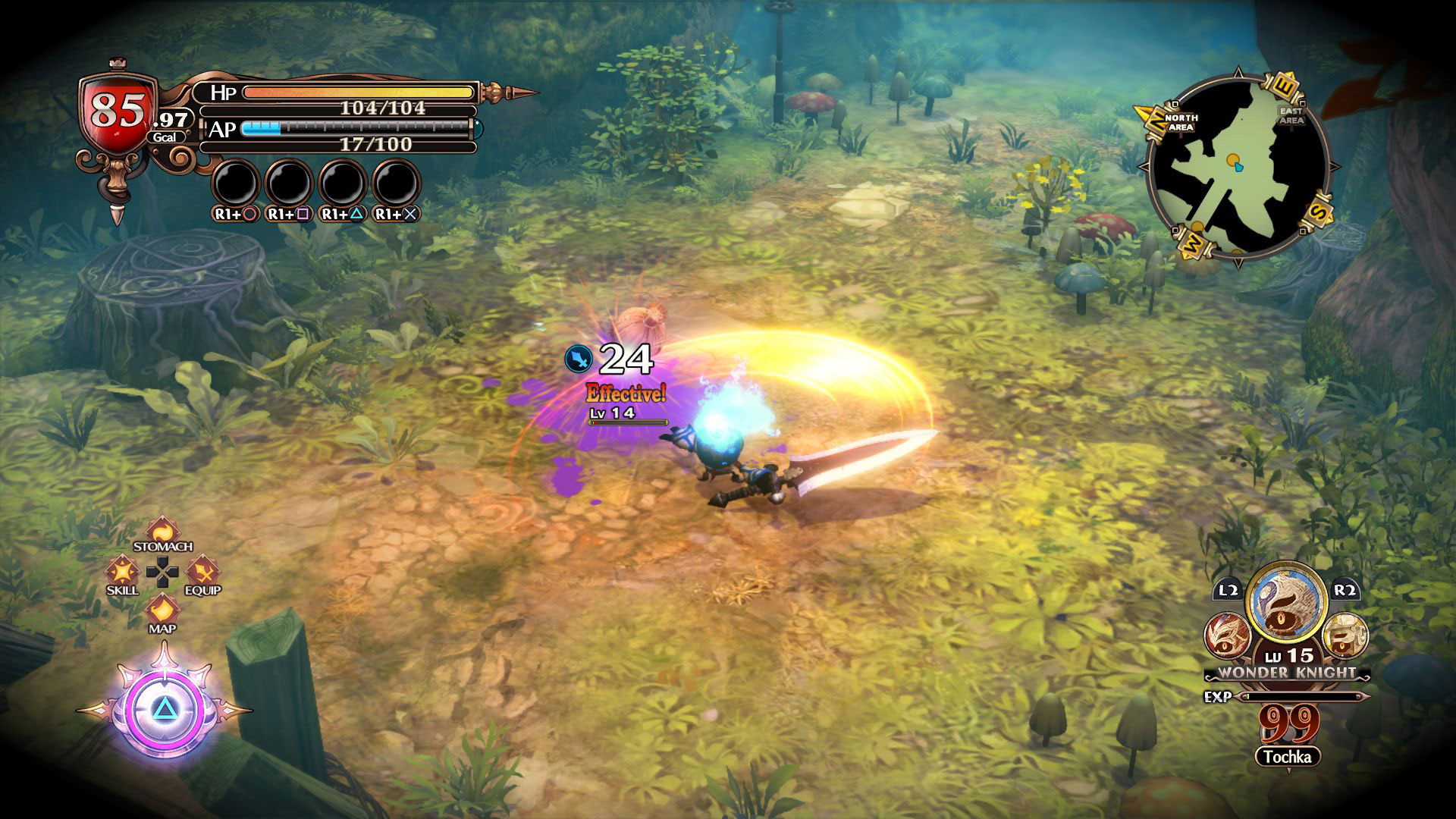Switch to the tan puppet soldier portrait
The height and width of the screenshot is (819, 1456).
click(x=1345, y=635)
